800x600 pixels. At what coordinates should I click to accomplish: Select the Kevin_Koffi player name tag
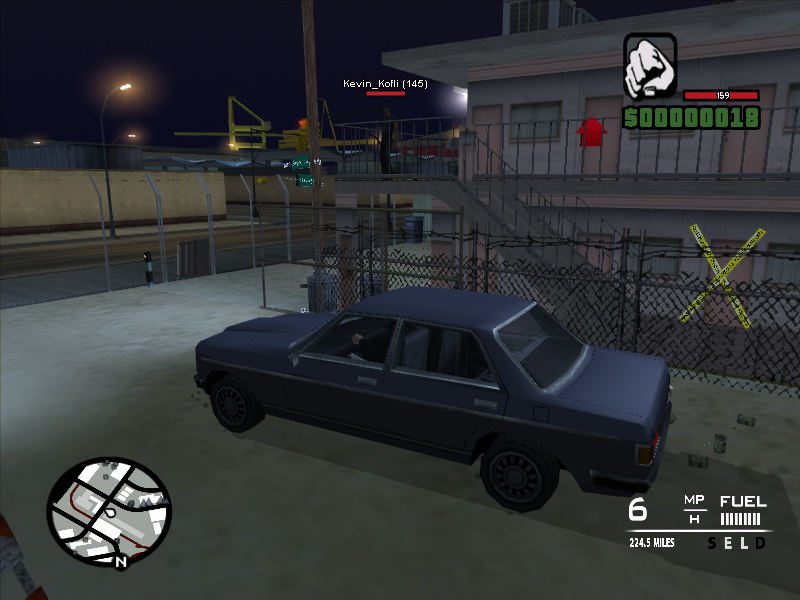pyautogui.click(x=385, y=84)
